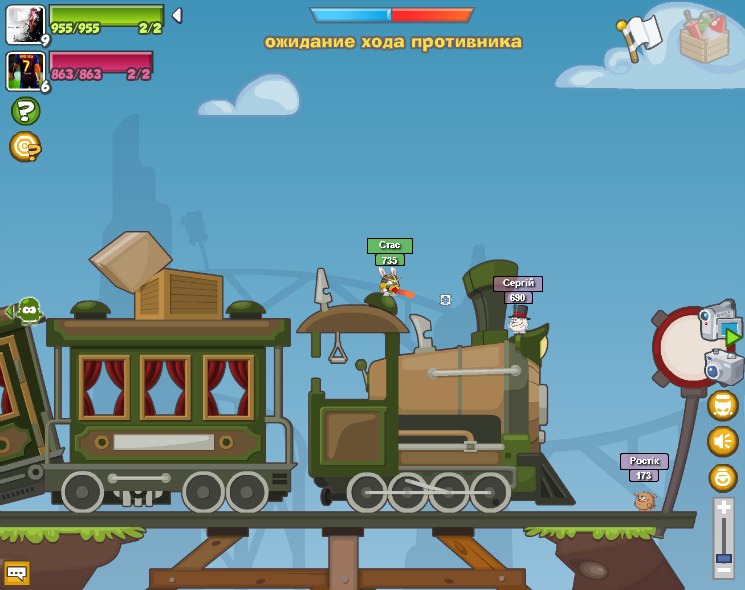This screenshot has height=590, width=745.
Task: Open the green question mark help
Action: pyautogui.click(x=25, y=111)
